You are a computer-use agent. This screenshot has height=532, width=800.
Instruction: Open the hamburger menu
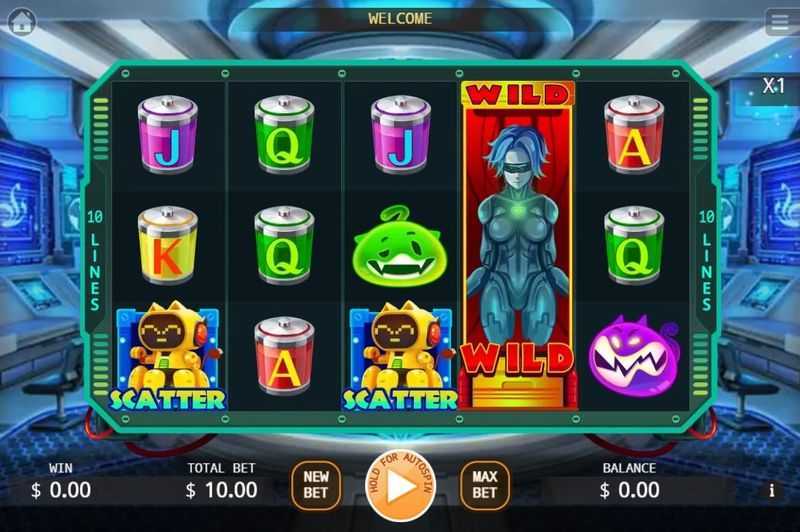tap(780, 22)
